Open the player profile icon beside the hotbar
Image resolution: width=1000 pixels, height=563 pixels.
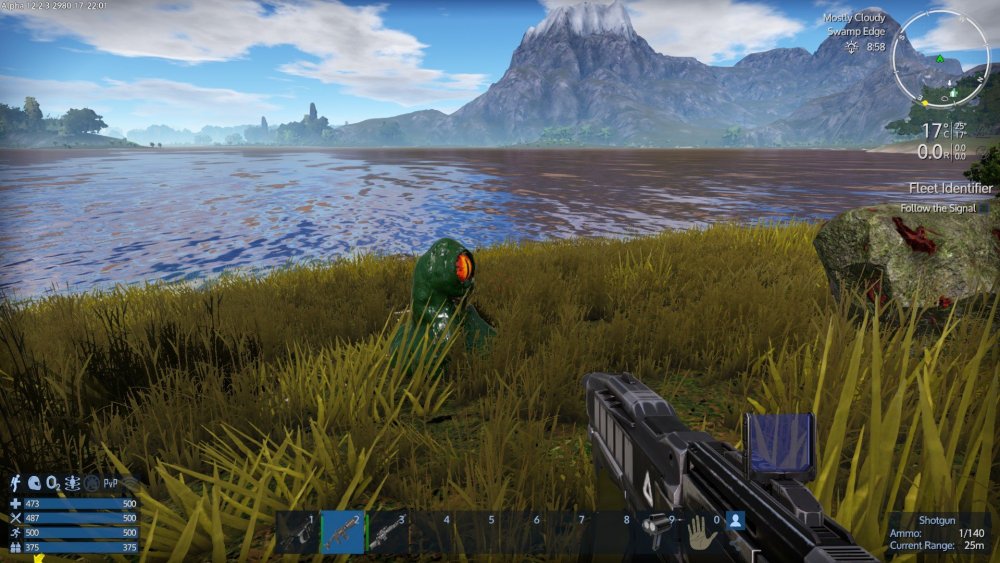click(735, 520)
